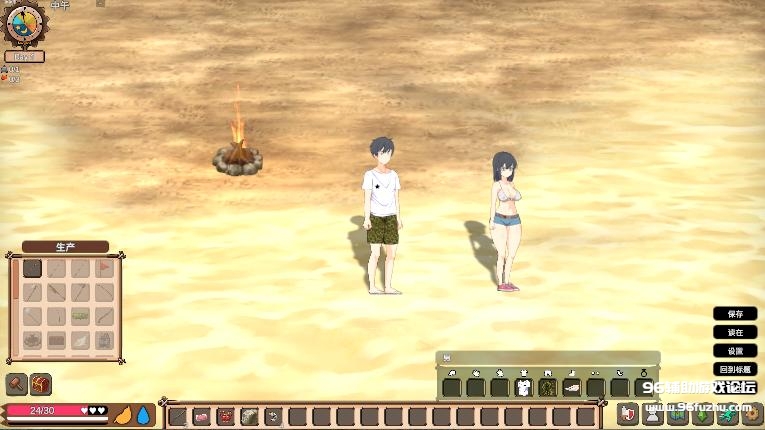The image size is (765, 430).
Task: Click the day-night clock dial
Action: [x=25, y=25]
